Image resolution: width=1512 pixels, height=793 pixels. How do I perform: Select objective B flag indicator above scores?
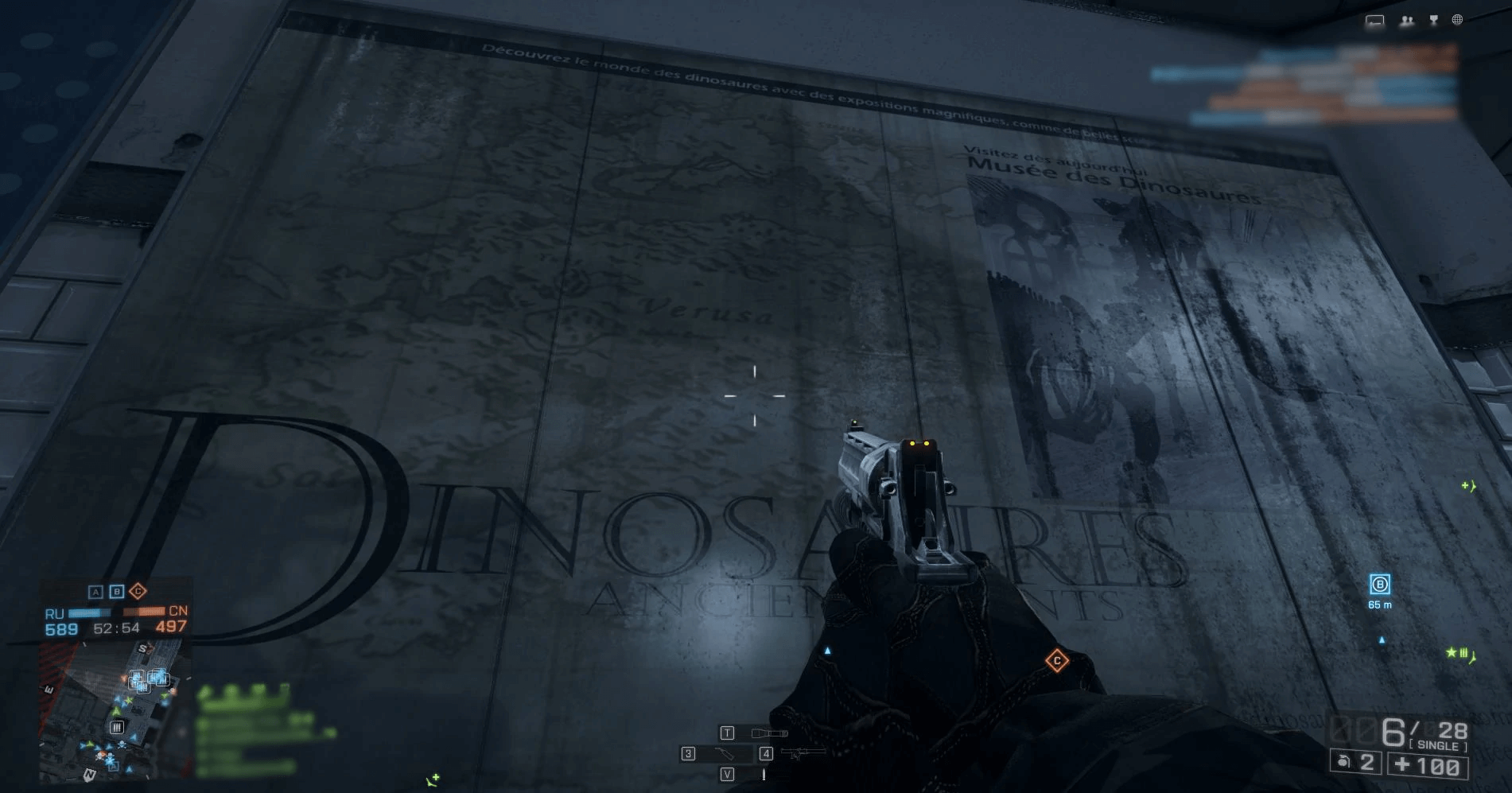tap(116, 592)
